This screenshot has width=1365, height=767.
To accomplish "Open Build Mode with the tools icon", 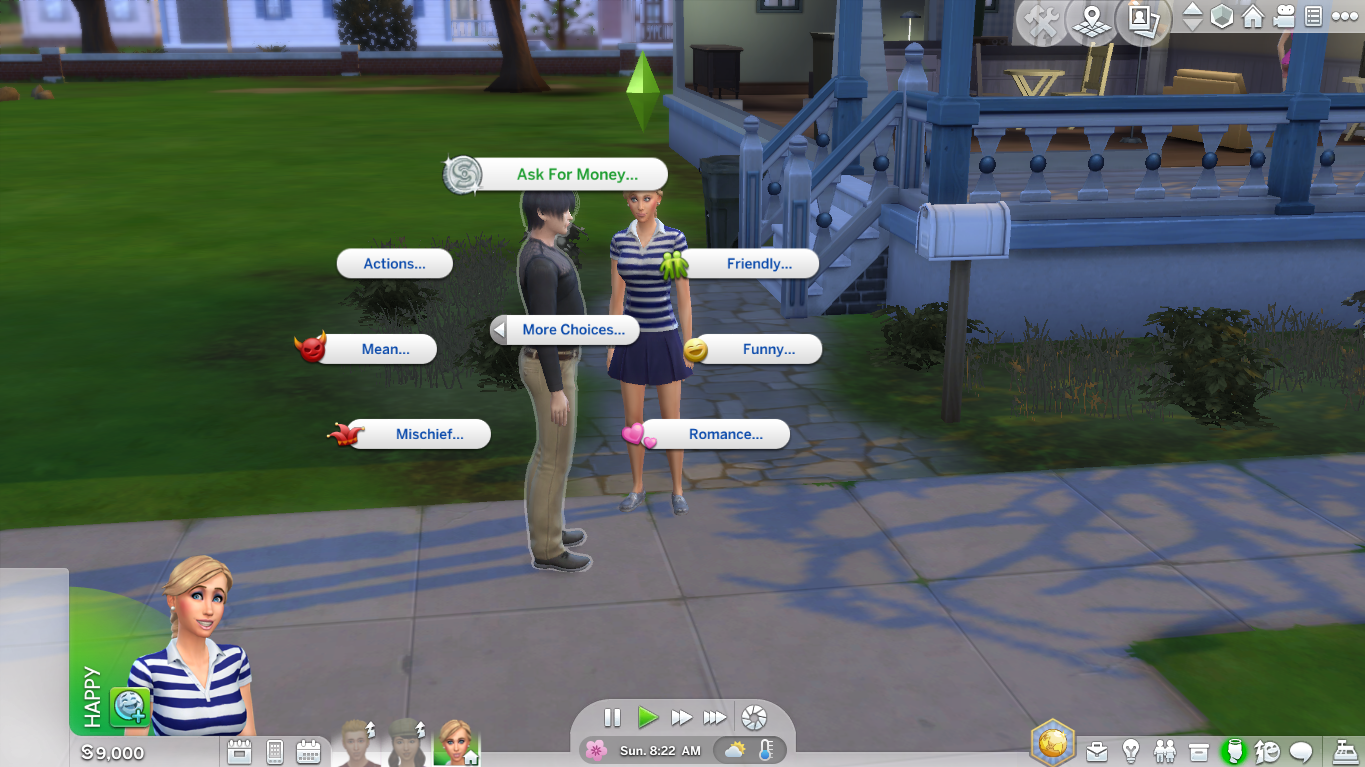I will 1042,18.
